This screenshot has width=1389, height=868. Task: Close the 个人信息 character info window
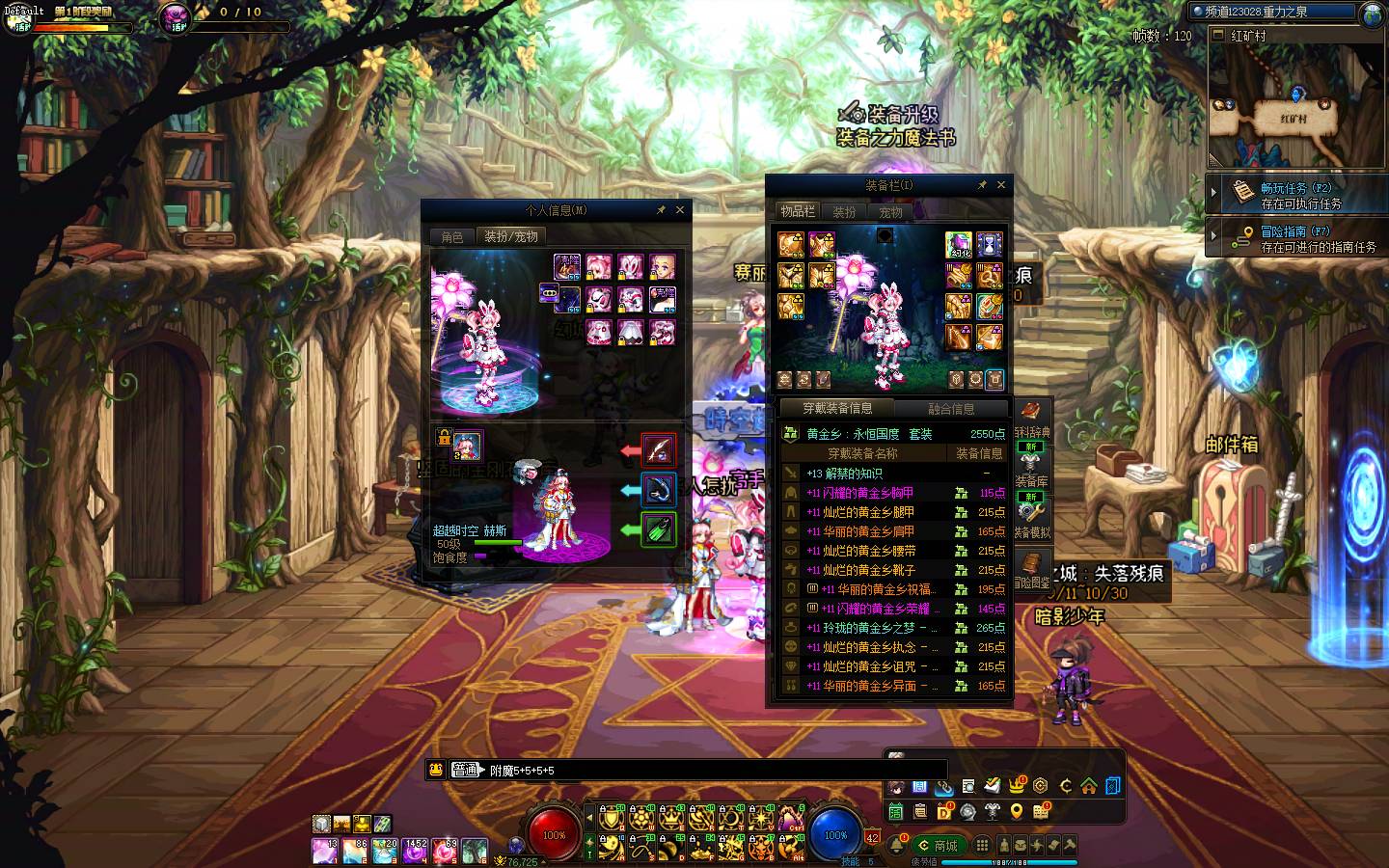680,209
